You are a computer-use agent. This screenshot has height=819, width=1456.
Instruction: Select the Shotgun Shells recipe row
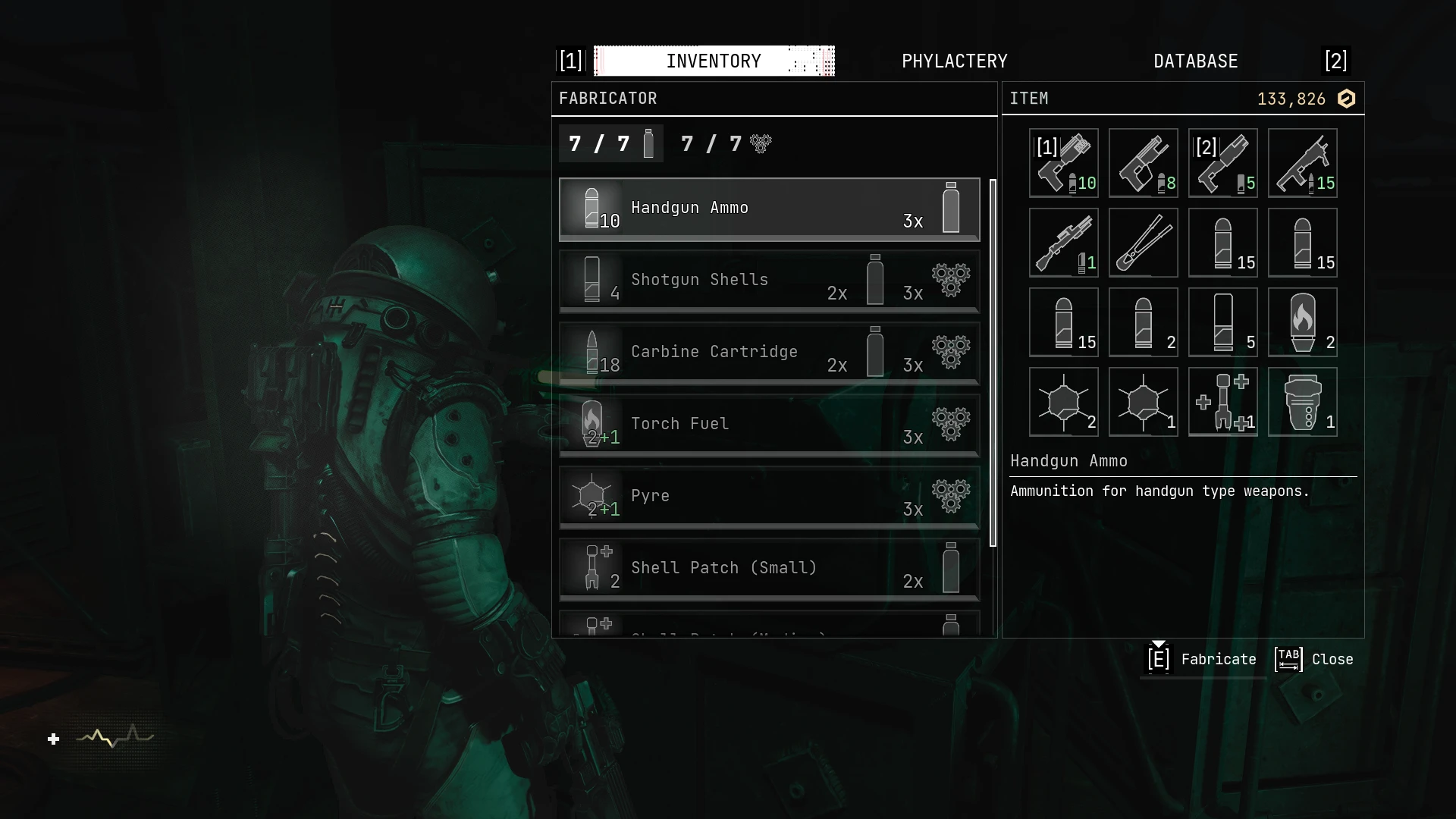coord(769,281)
